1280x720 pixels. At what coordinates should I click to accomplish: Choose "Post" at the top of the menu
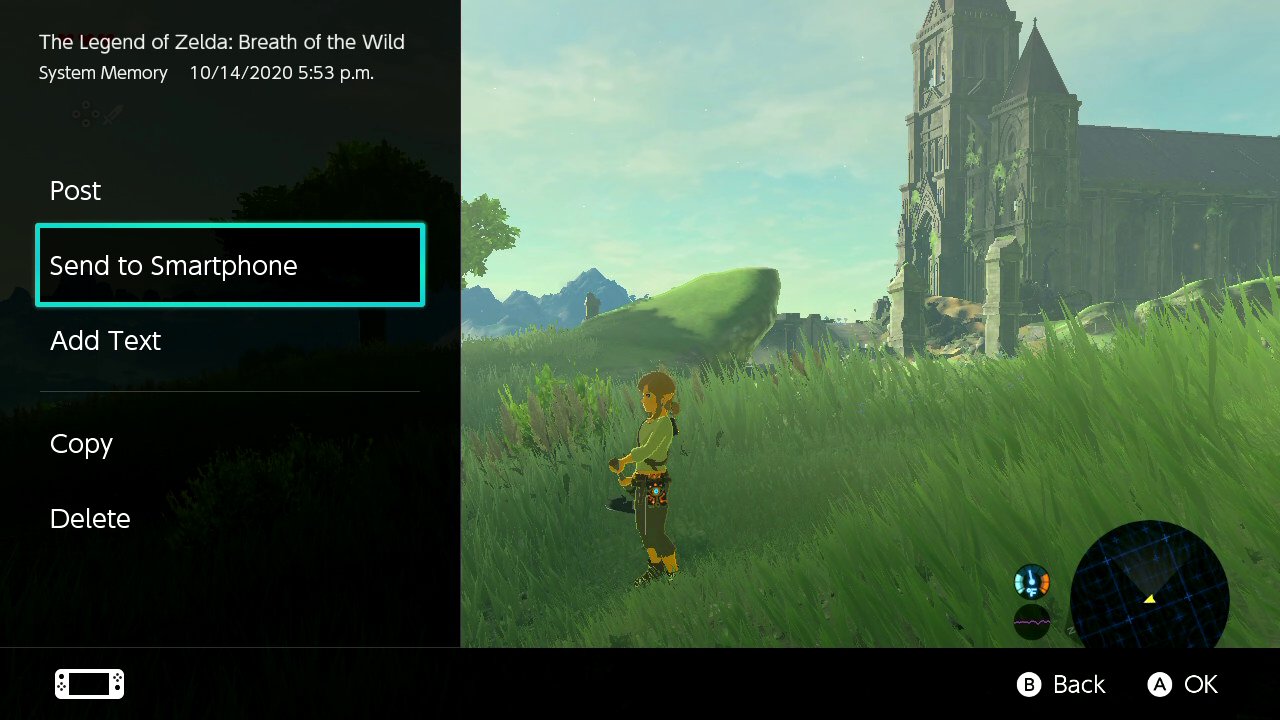[x=75, y=190]
